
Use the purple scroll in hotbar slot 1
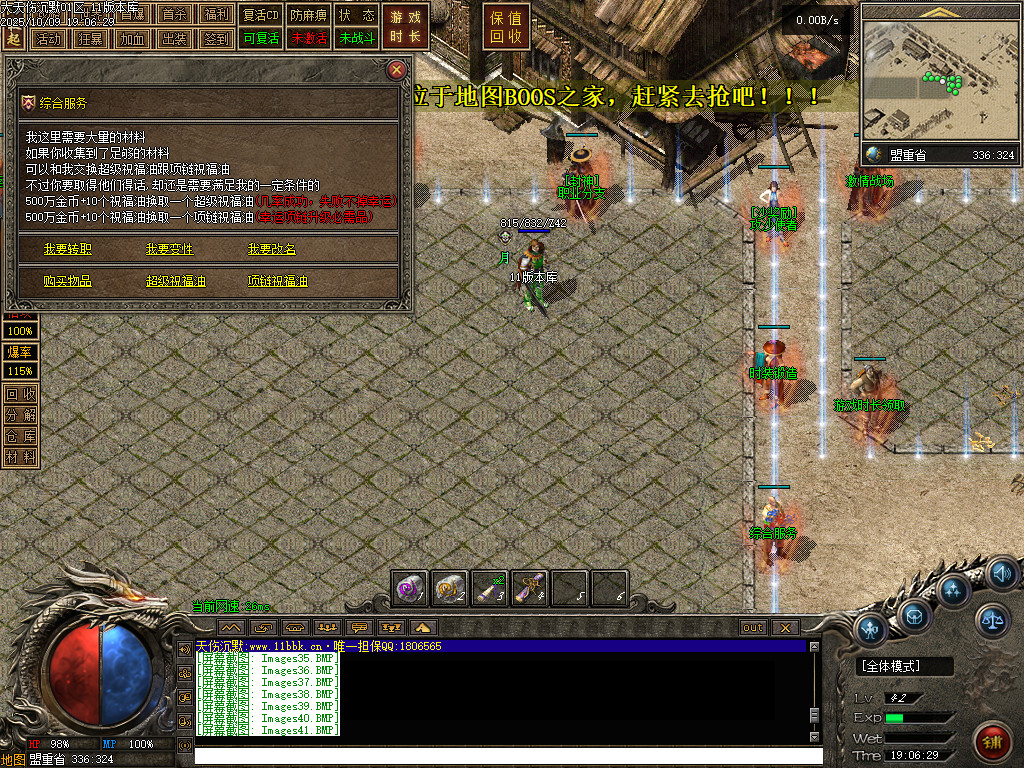(410, 588)
